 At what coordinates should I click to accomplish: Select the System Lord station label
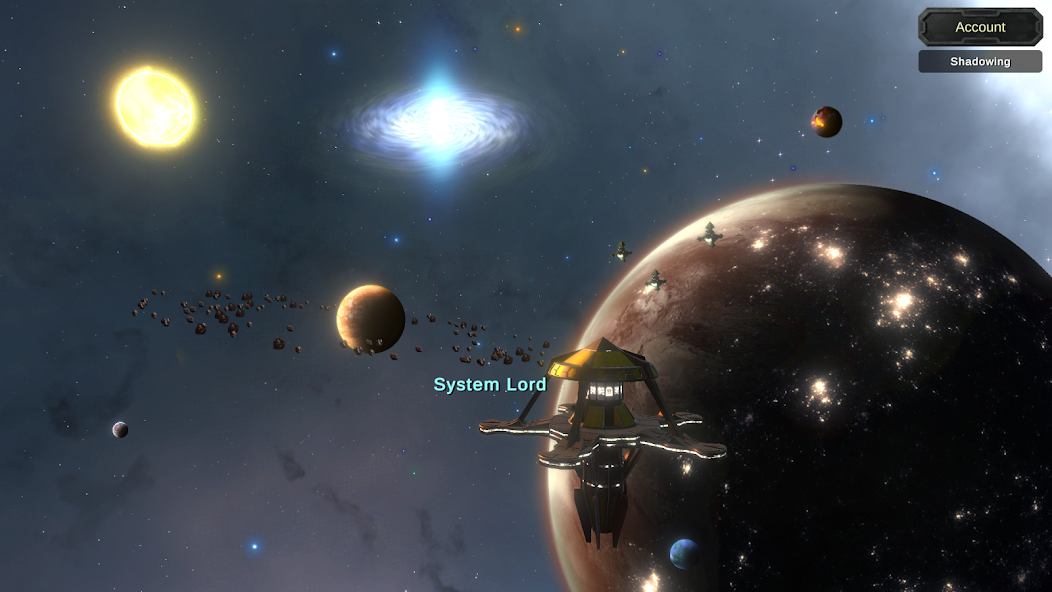pyautogui.click(x=490, y=384)
